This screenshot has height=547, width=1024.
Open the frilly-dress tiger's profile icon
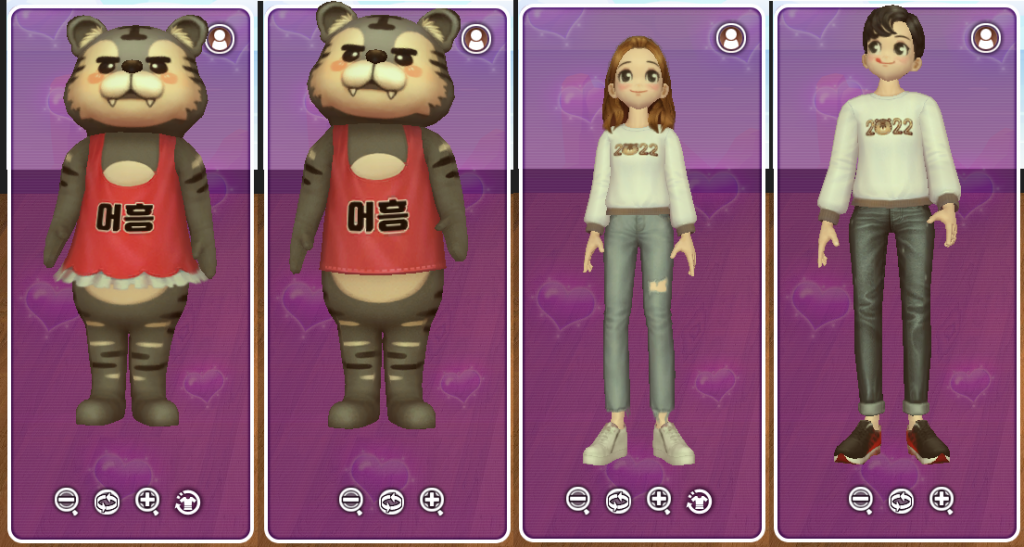coord(220,39)
